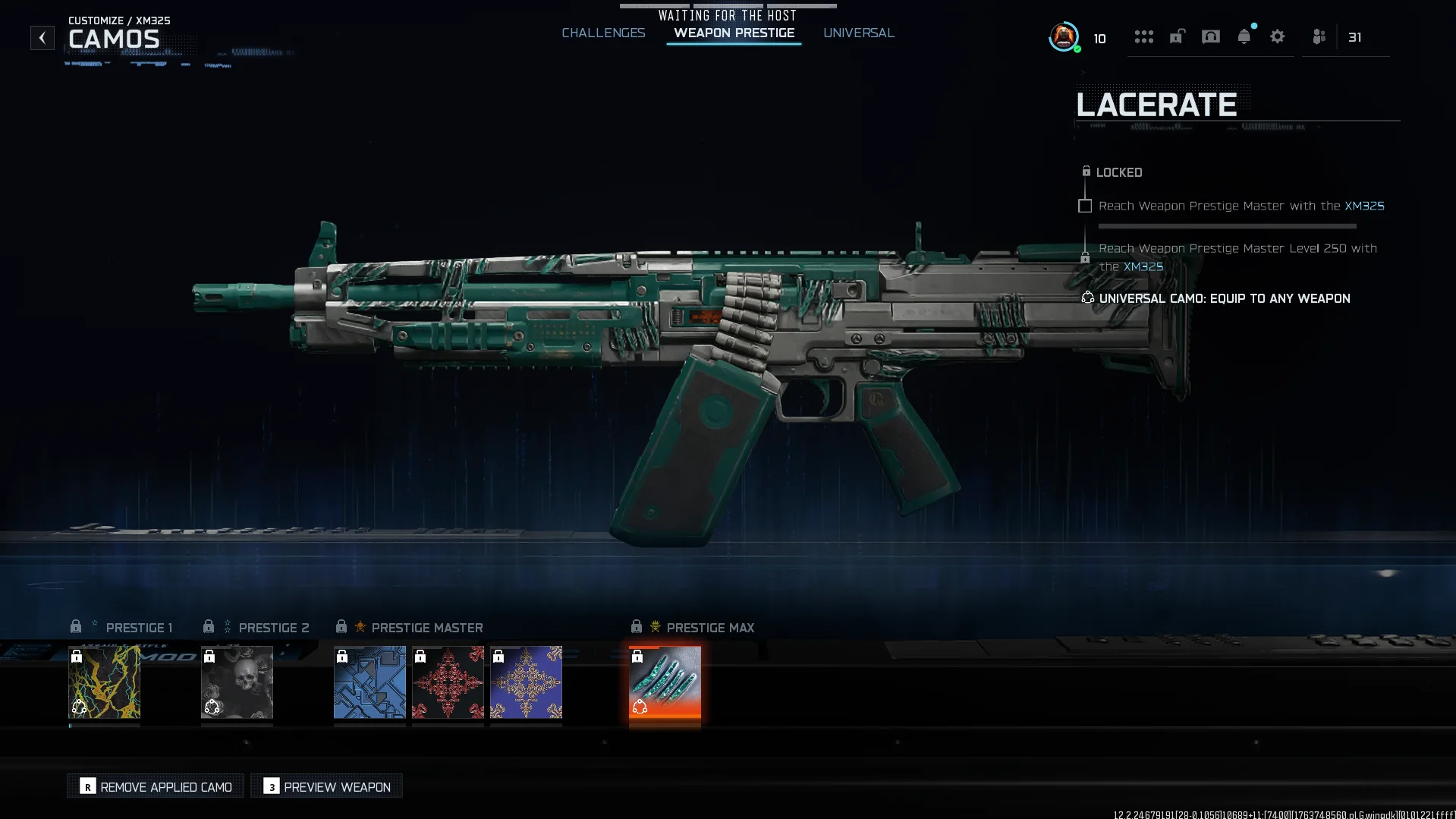Click the Preview Weapon button
This screenshot has height=819, width=1456.
[x=326, y=786]
